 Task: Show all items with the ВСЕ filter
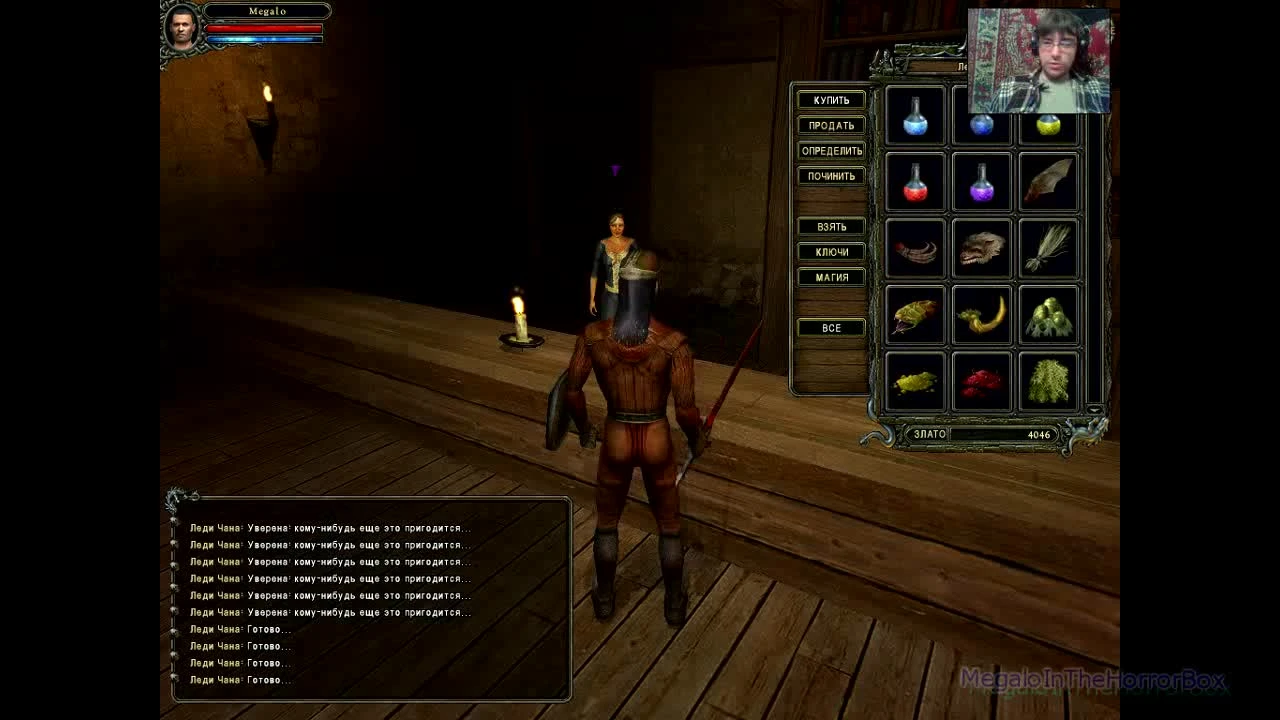(x=830, y=327)
